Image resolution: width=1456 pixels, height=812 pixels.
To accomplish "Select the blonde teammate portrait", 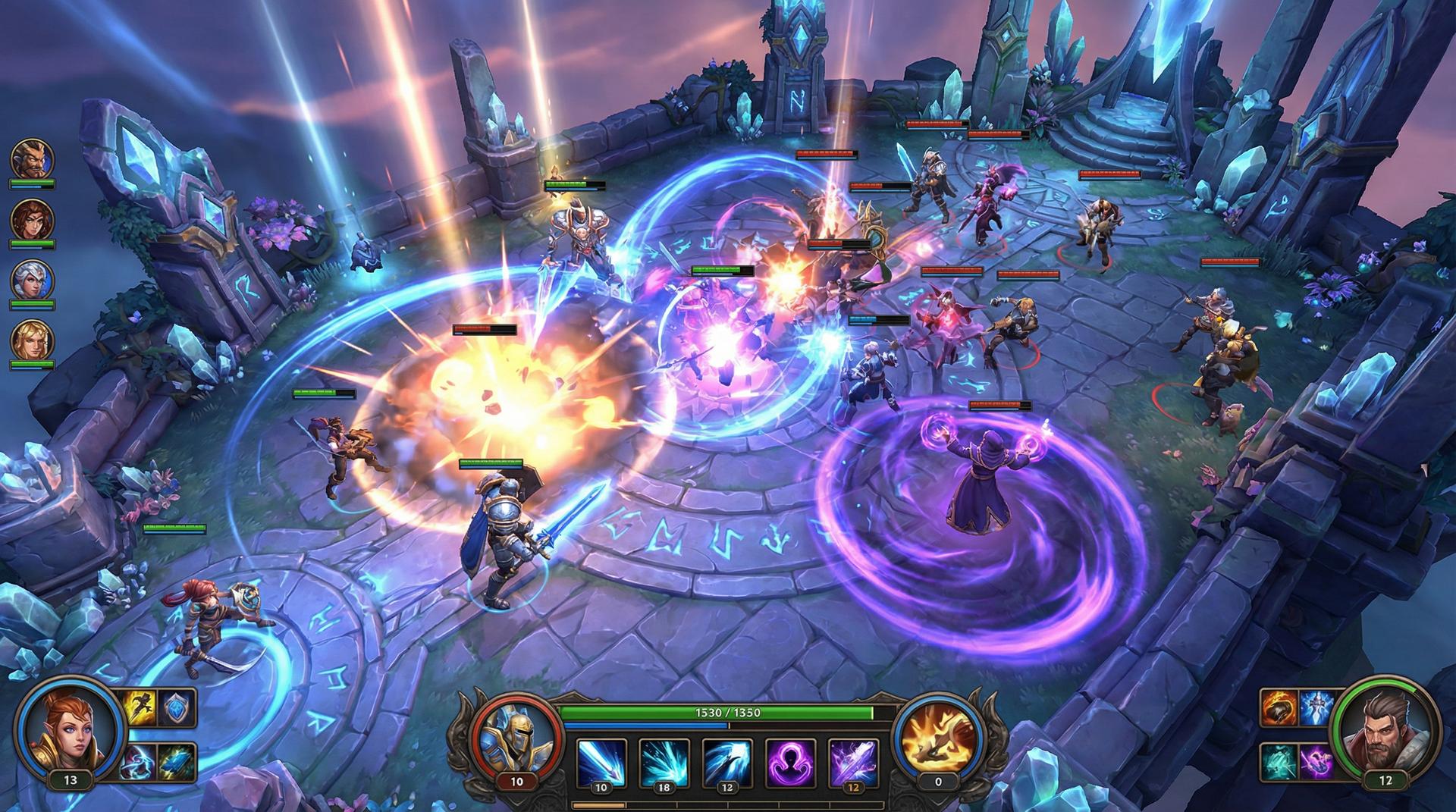I will pyautogui.click(x=32, y=340).
